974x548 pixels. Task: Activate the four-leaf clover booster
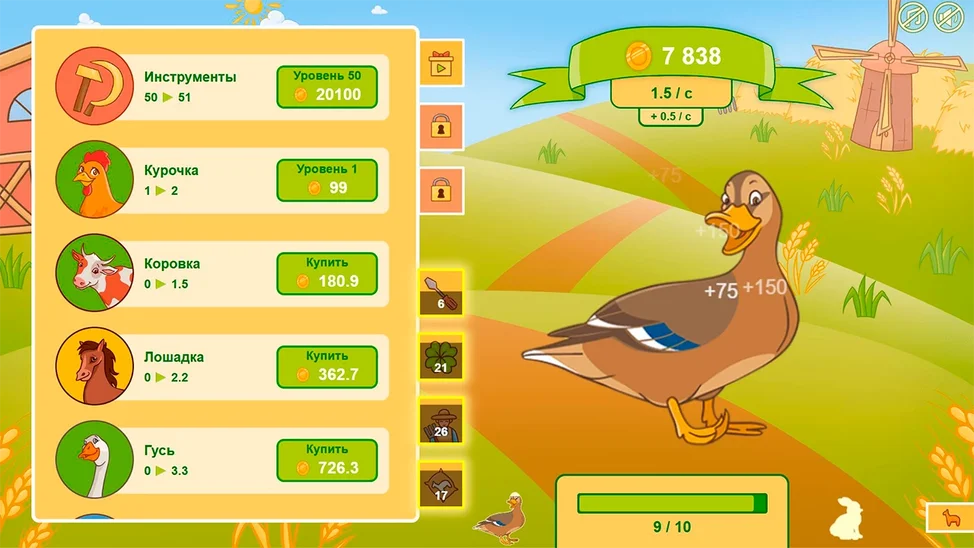440,357
